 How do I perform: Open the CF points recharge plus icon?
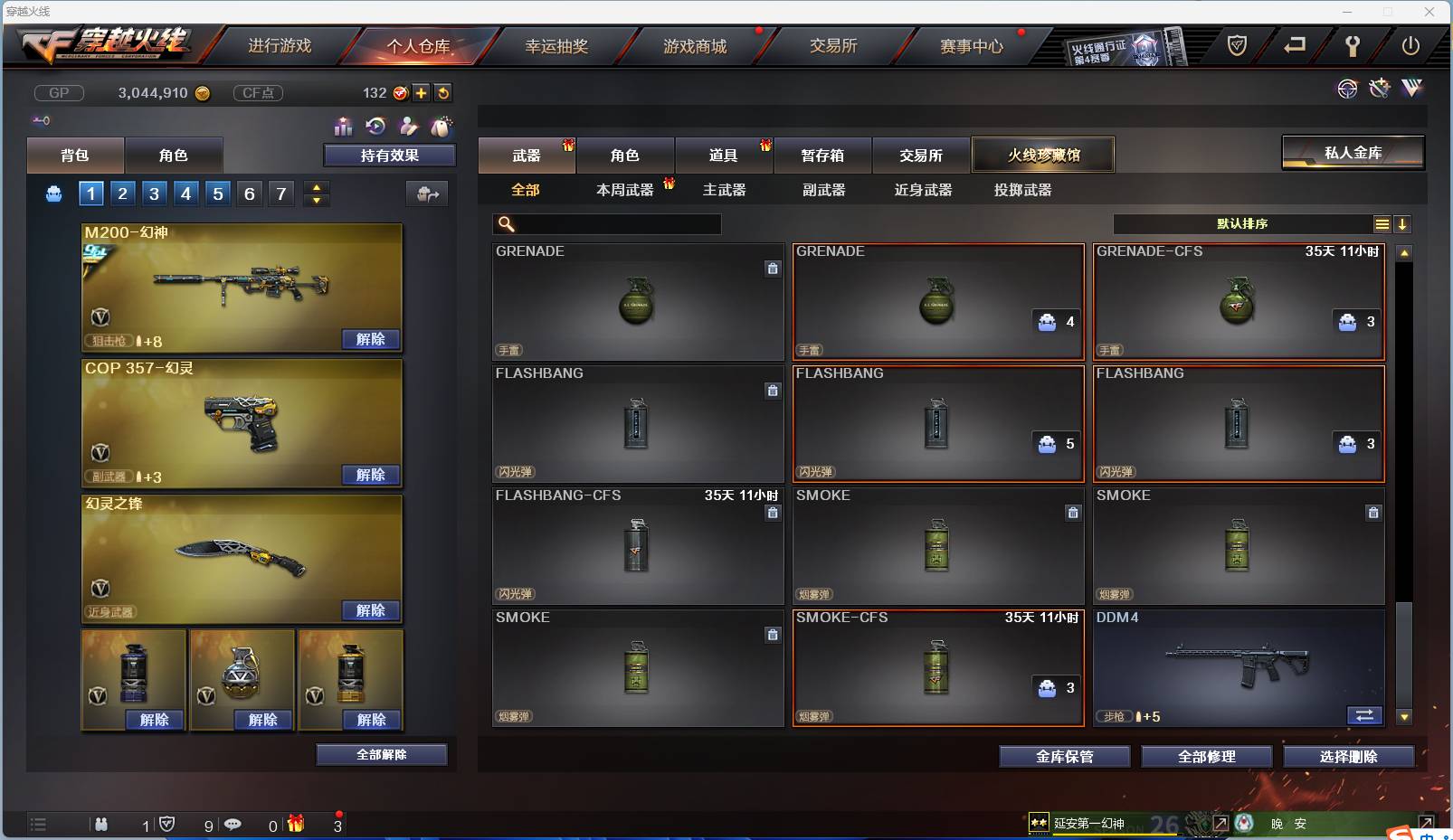click(422, 92)
